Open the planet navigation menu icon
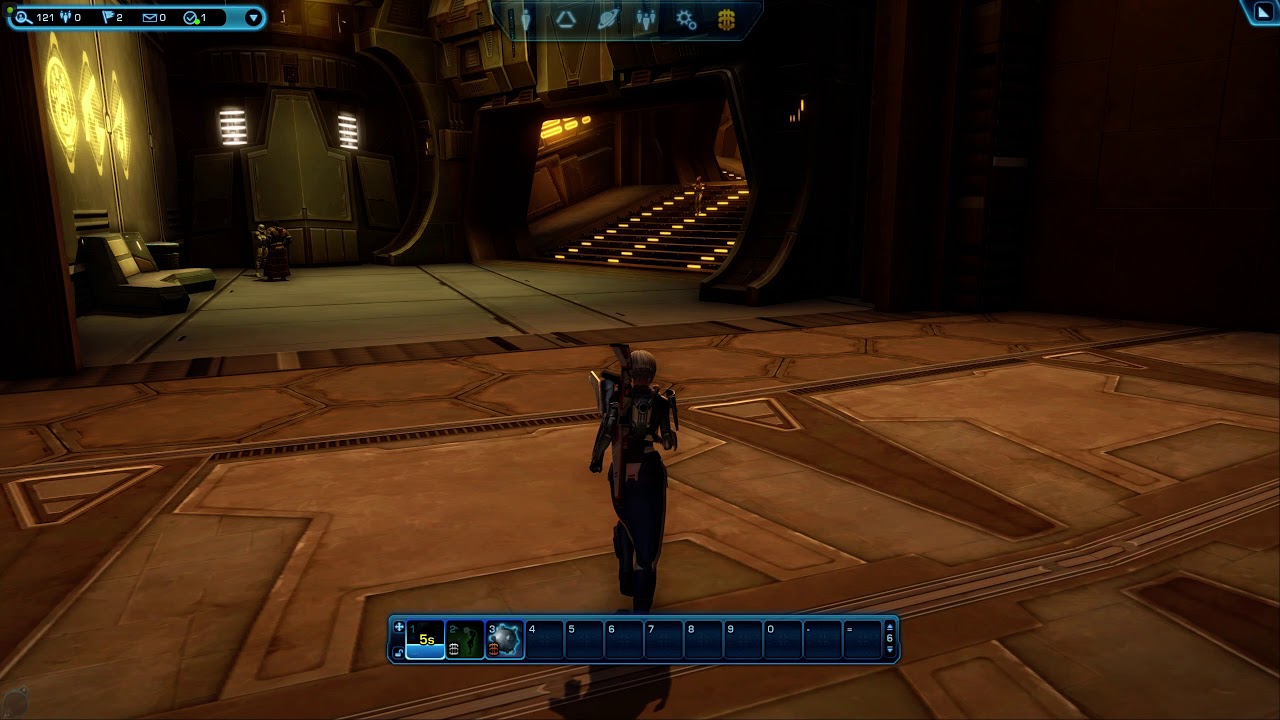 607,20
